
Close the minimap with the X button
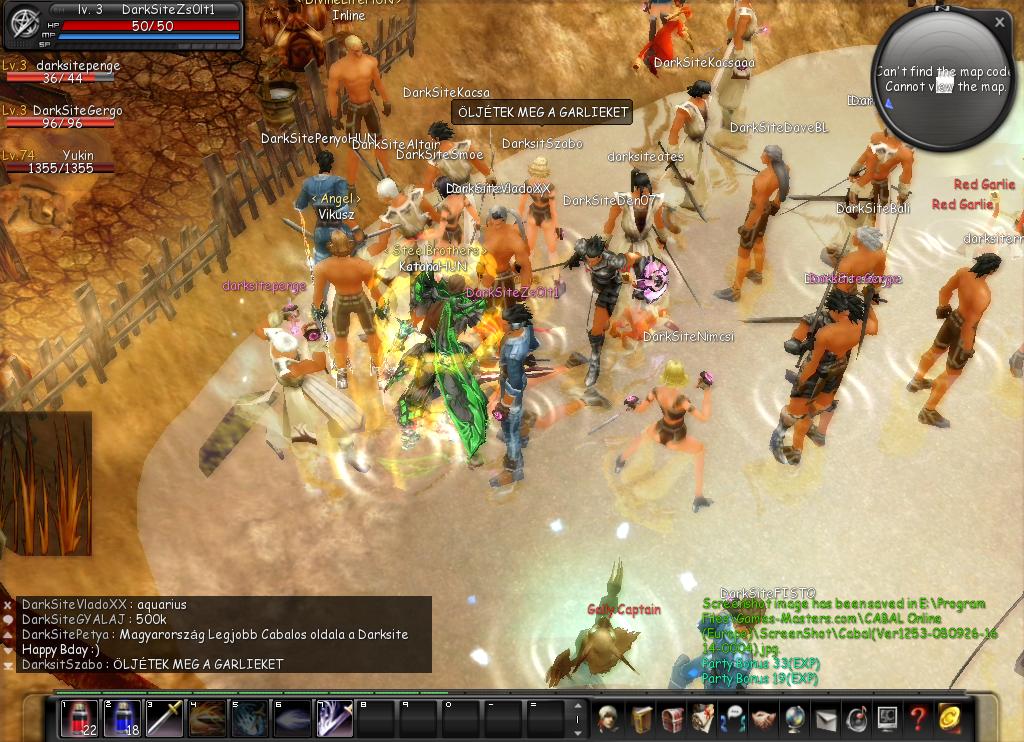tap(1000, 22)
